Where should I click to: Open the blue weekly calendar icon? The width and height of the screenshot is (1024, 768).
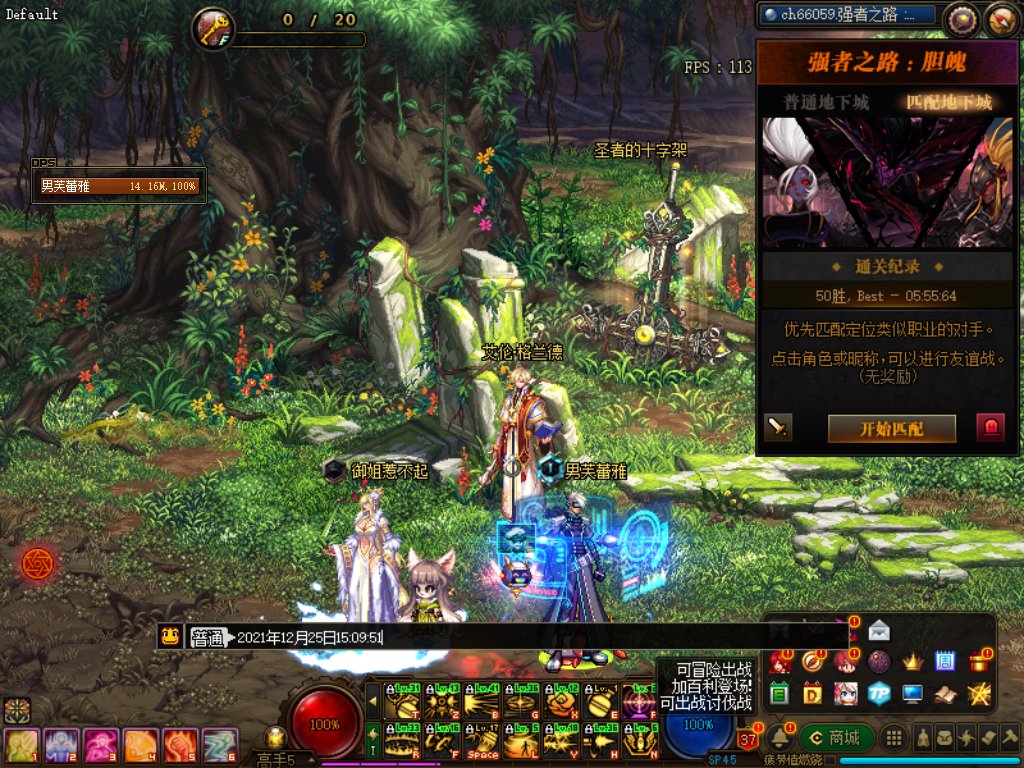click(945, 661)
